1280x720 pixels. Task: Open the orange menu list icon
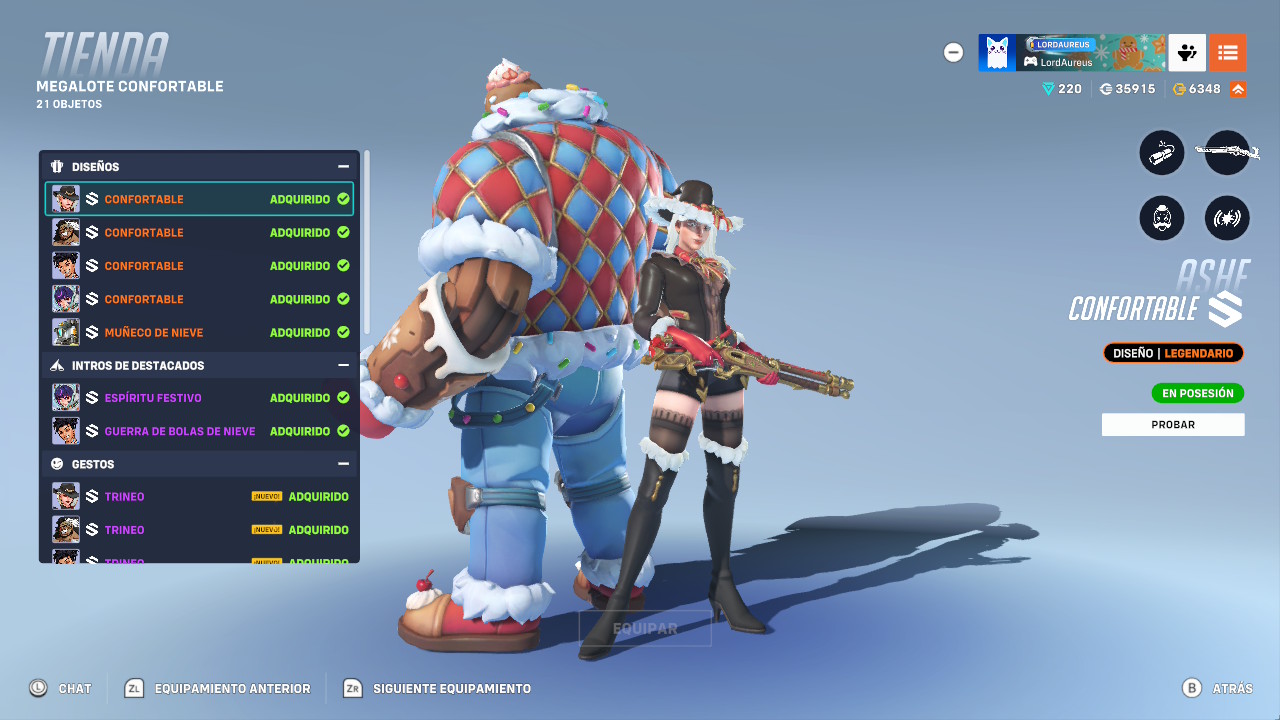click(x=1228, y=52)
